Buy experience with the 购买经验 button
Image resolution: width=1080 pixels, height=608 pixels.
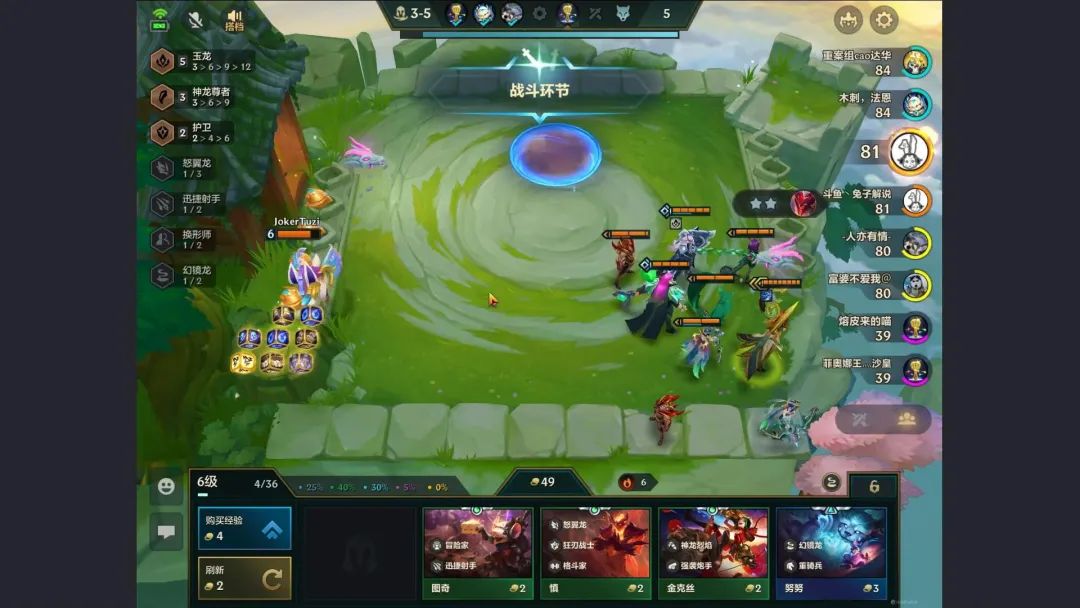(x=244, y=528)
